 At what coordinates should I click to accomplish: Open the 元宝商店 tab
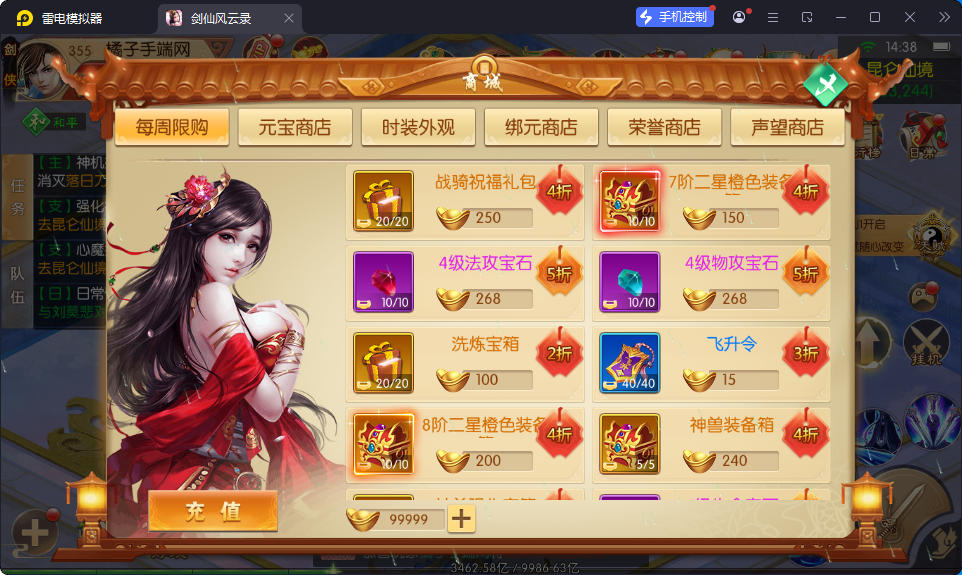[x=294, y=127]
